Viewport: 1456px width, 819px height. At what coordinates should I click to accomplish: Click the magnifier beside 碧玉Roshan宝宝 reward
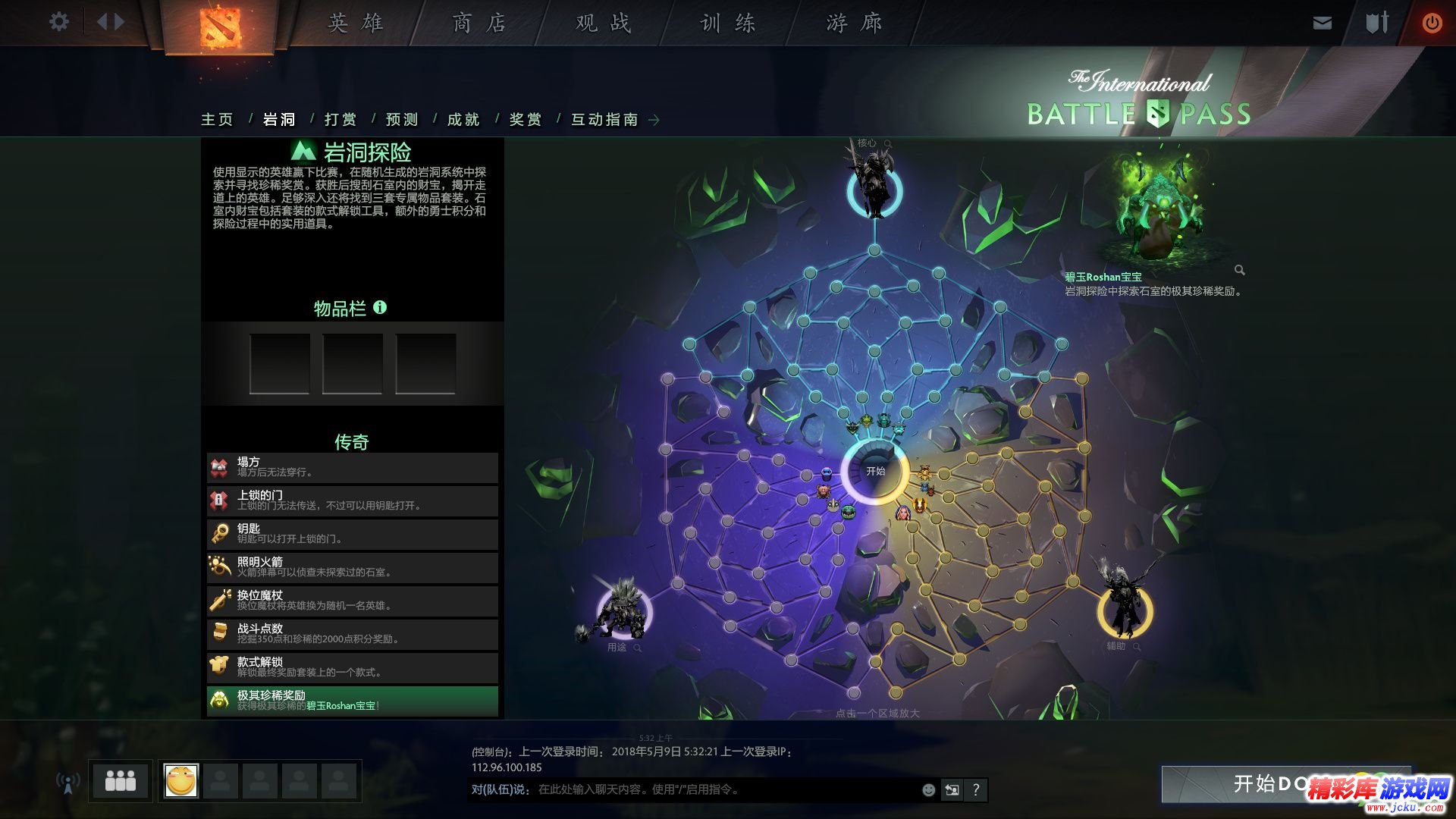[1241, 270]
